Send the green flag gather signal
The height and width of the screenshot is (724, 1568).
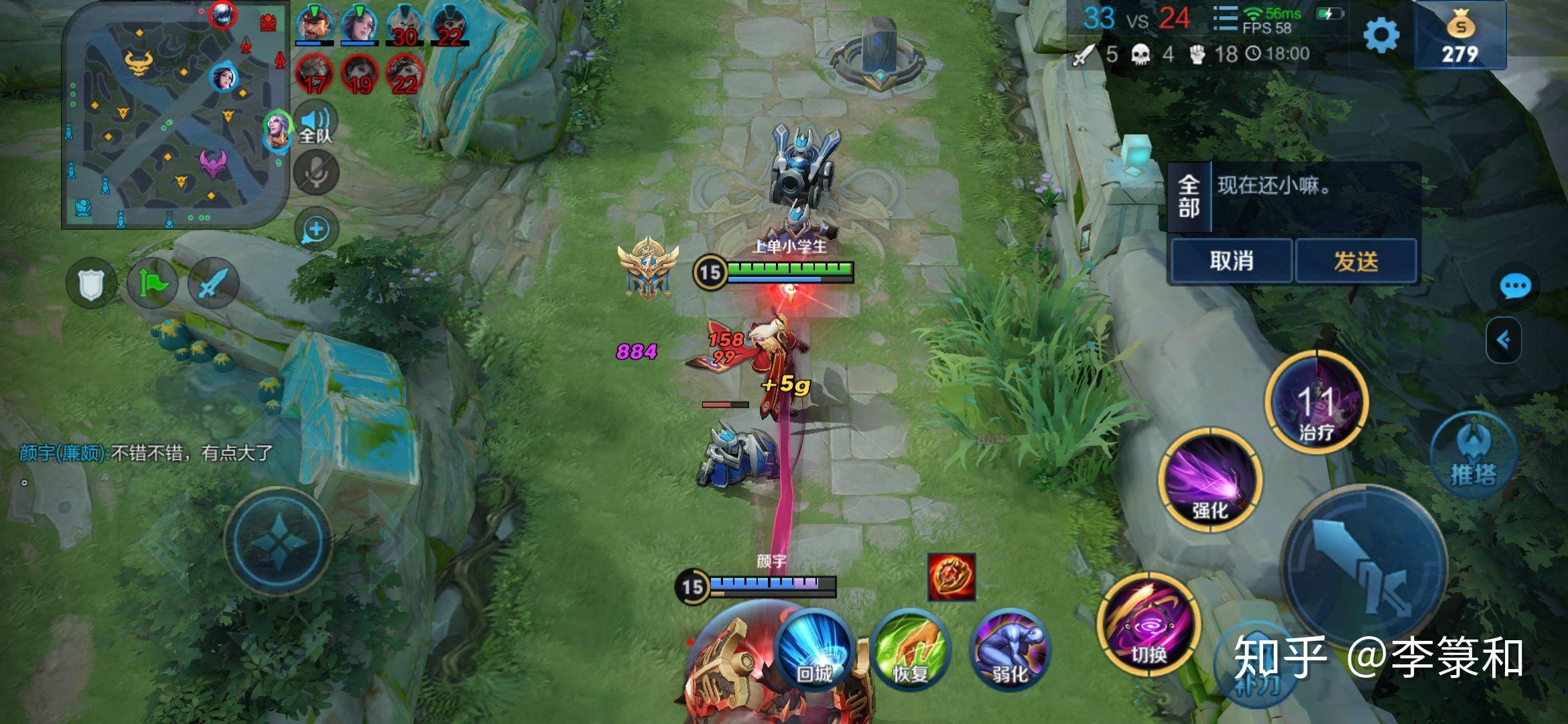[153, 284]
